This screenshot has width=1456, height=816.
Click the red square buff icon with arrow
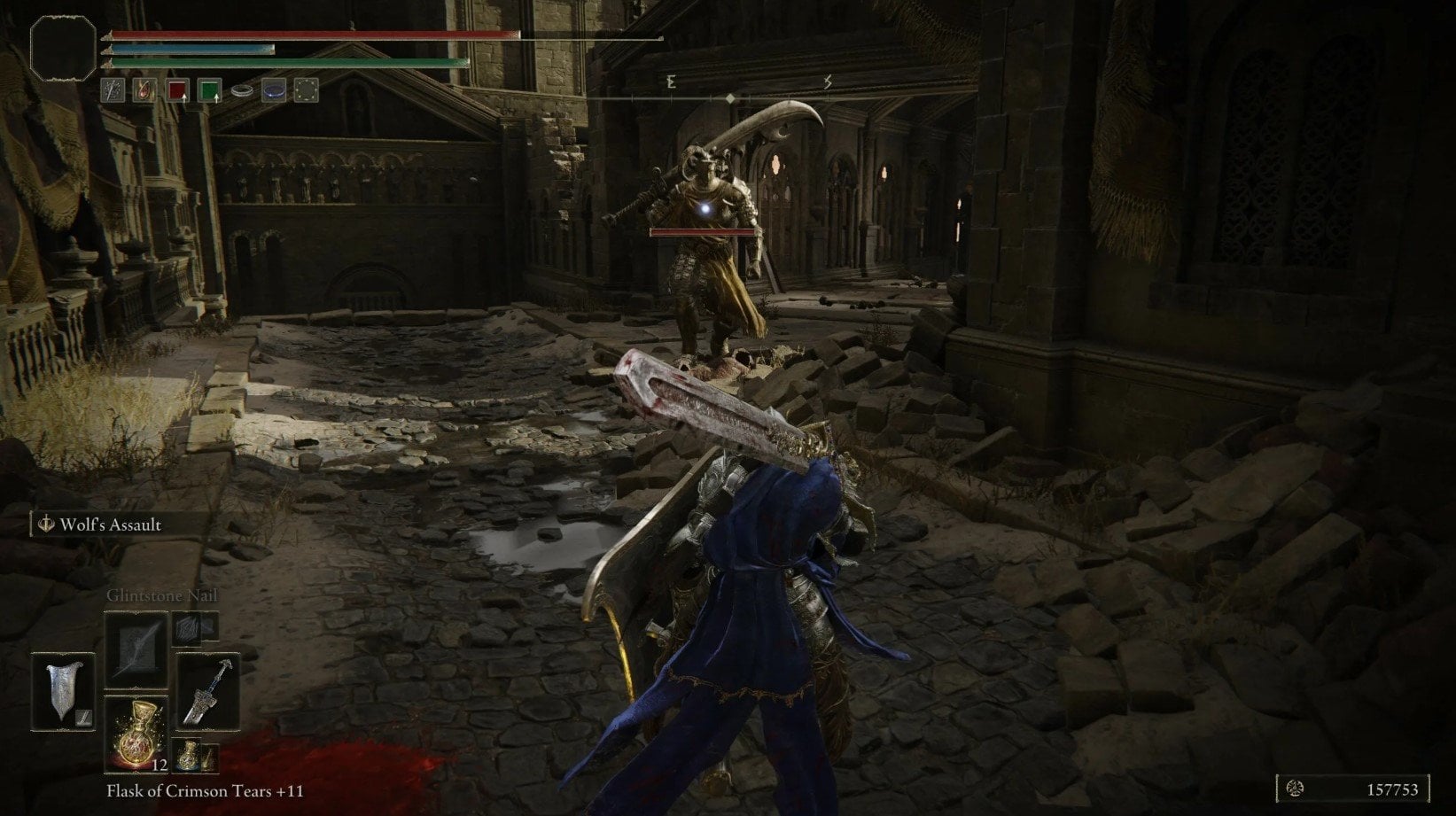coord(180,90)
